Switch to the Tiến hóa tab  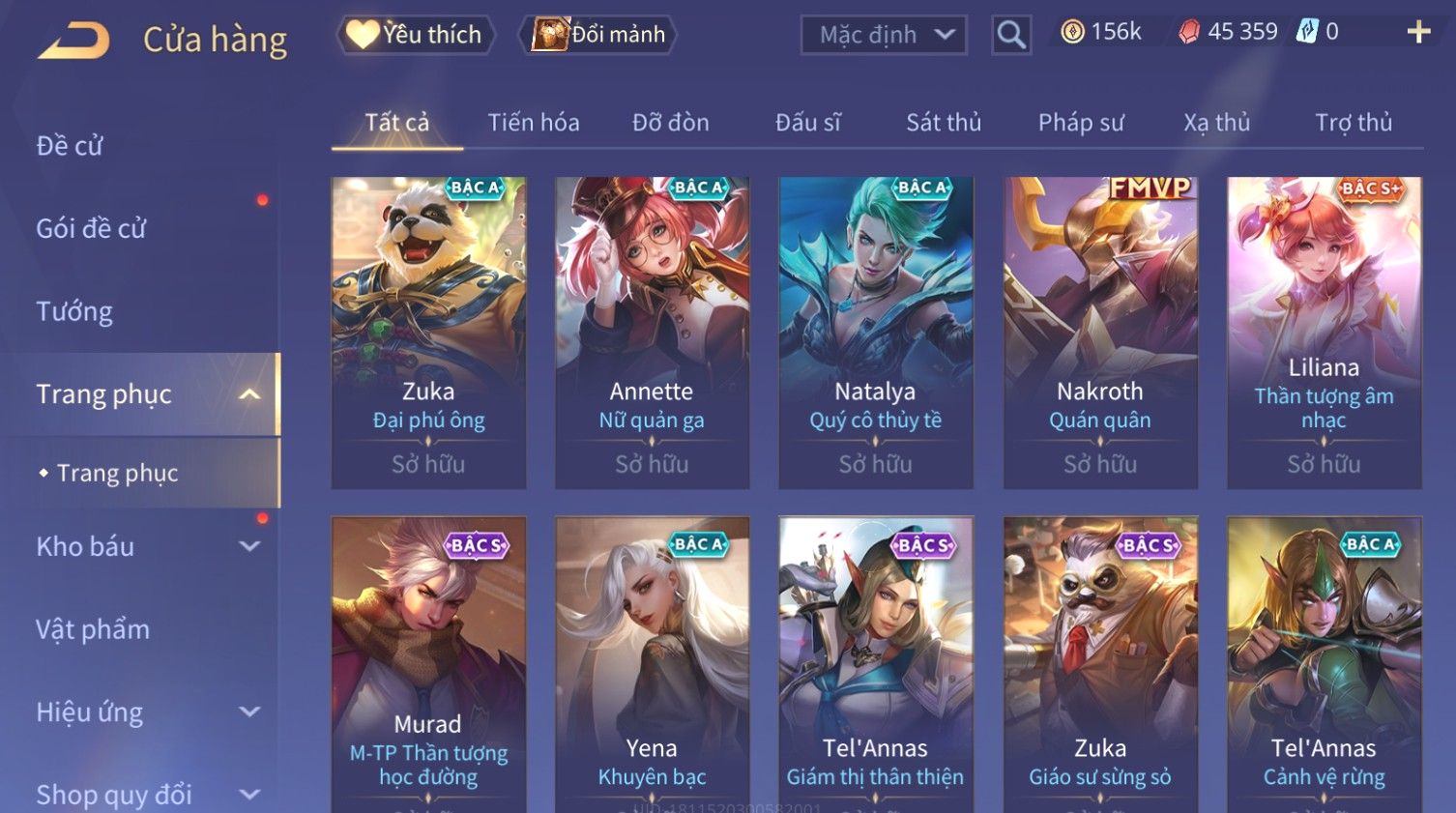tap(534, 123)
